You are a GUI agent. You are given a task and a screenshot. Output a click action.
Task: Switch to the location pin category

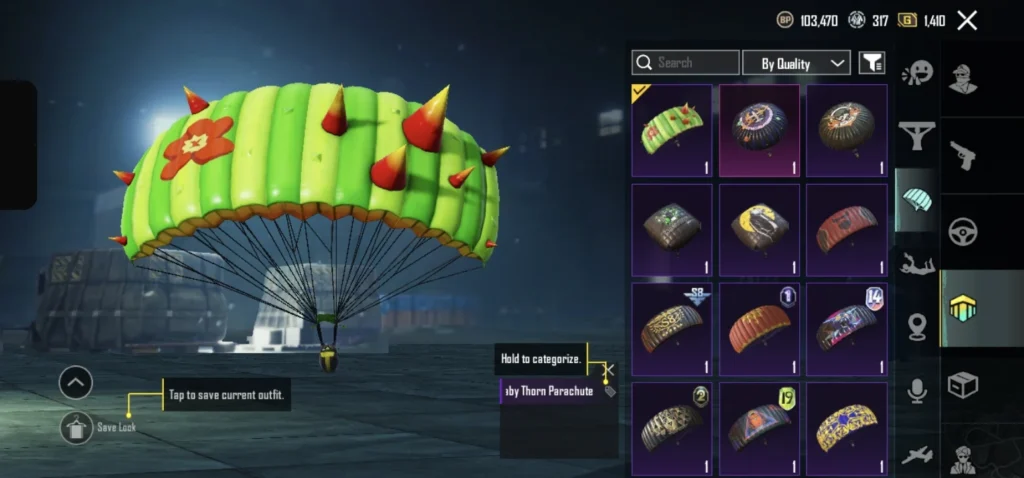pos(916,327)
